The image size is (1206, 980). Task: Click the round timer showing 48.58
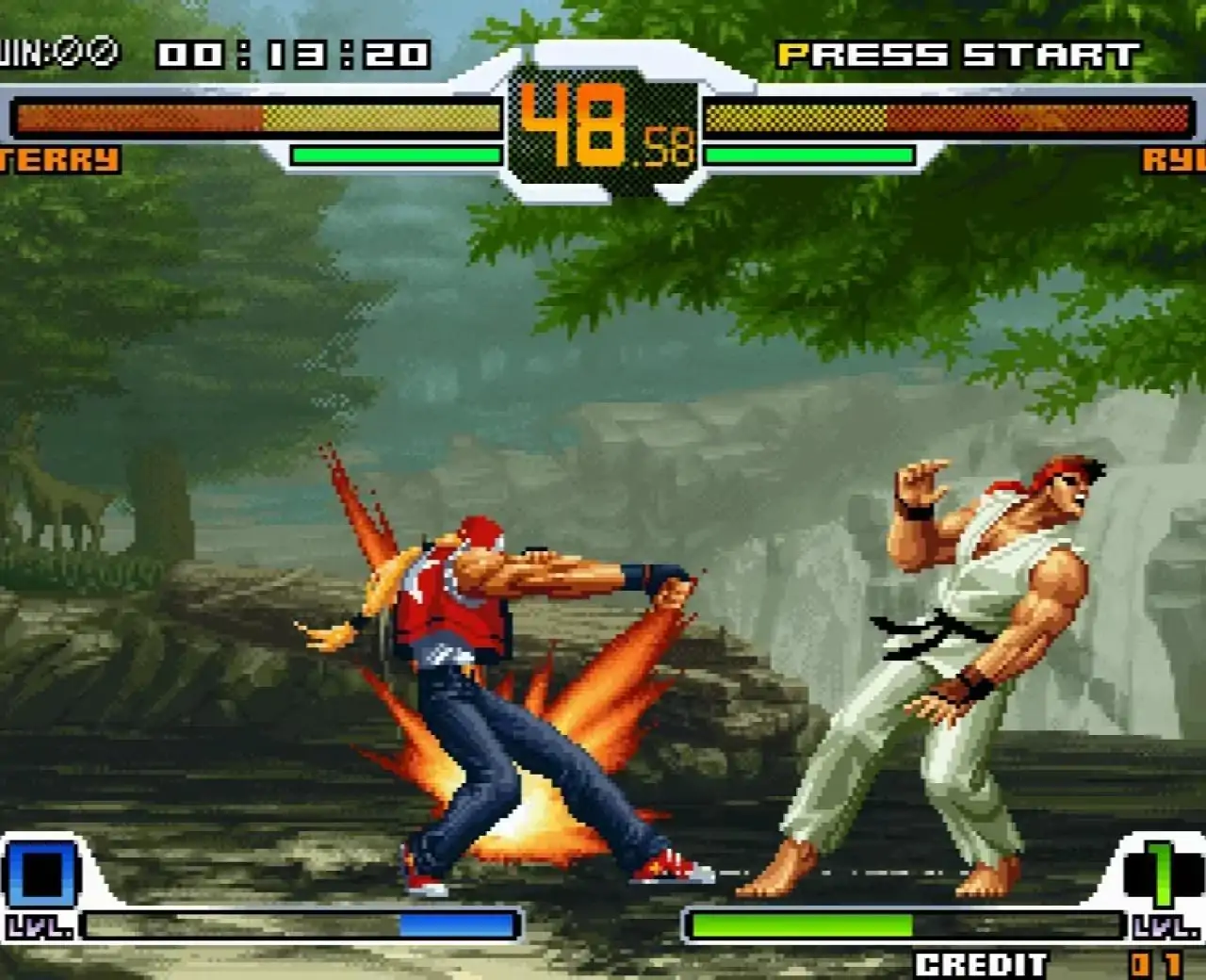click(601, 127)
